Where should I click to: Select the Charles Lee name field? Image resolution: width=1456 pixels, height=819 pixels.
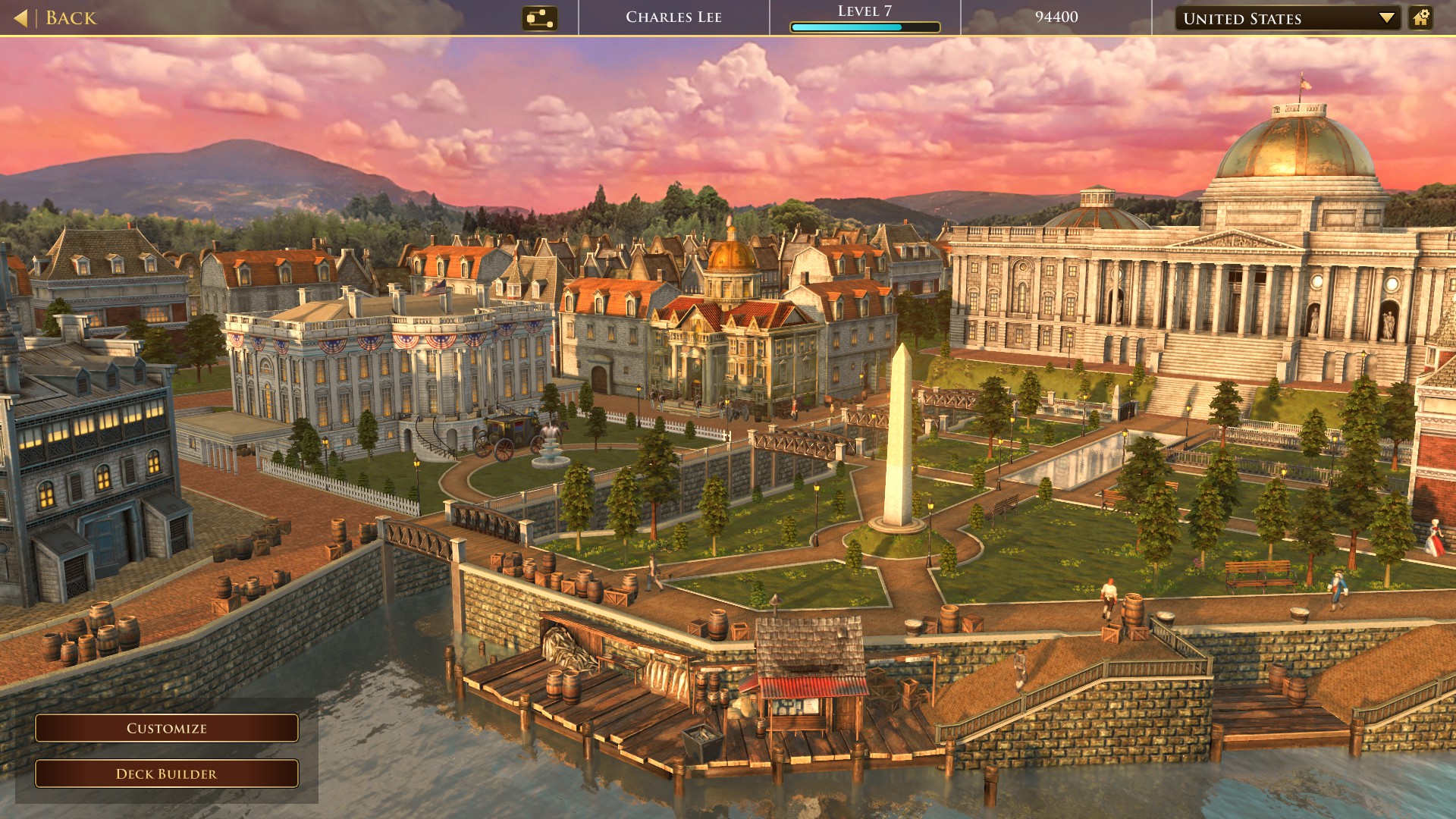pos(673,17)
